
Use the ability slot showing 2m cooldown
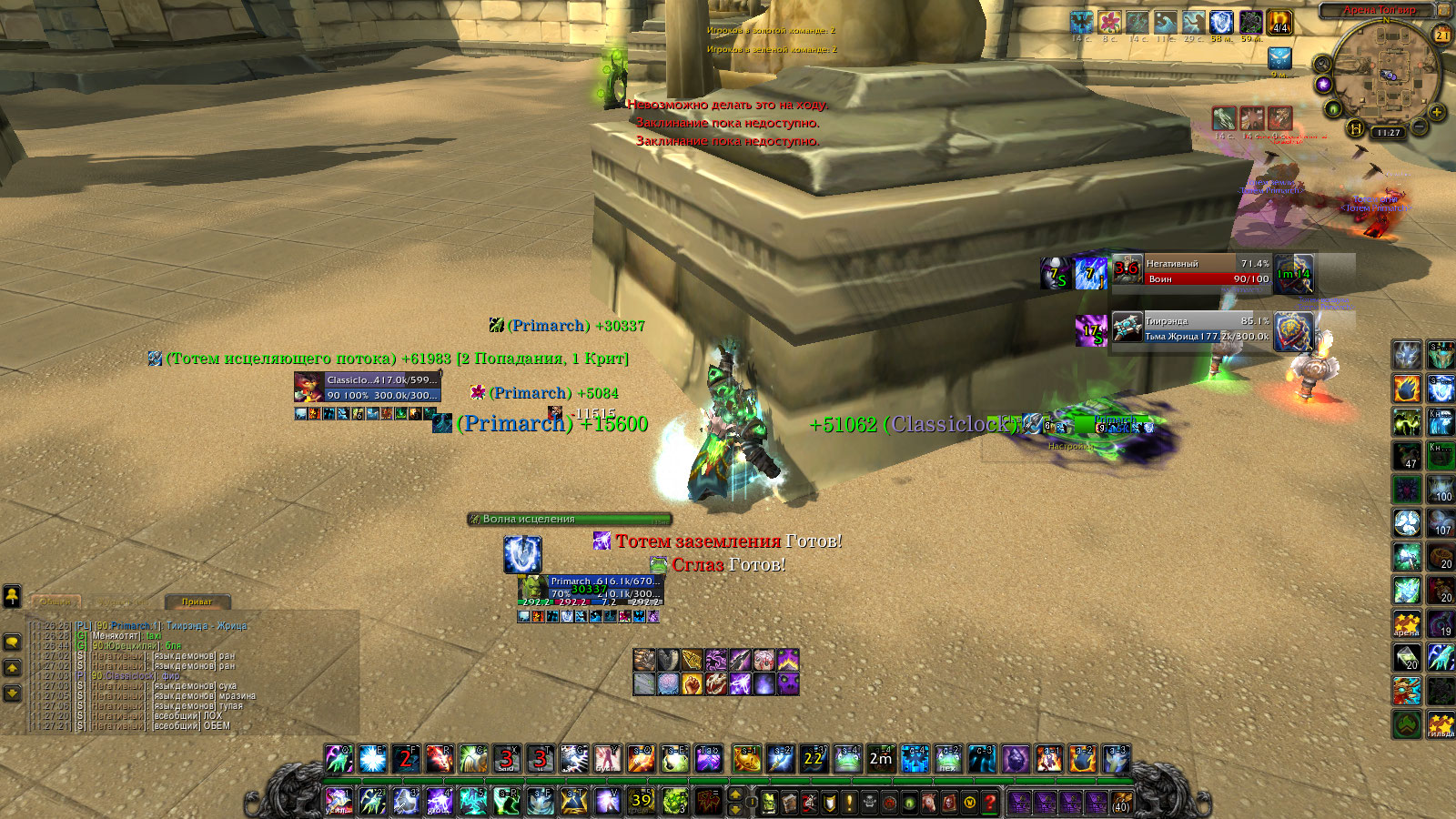pyautogui.click(x=881, y=758)
